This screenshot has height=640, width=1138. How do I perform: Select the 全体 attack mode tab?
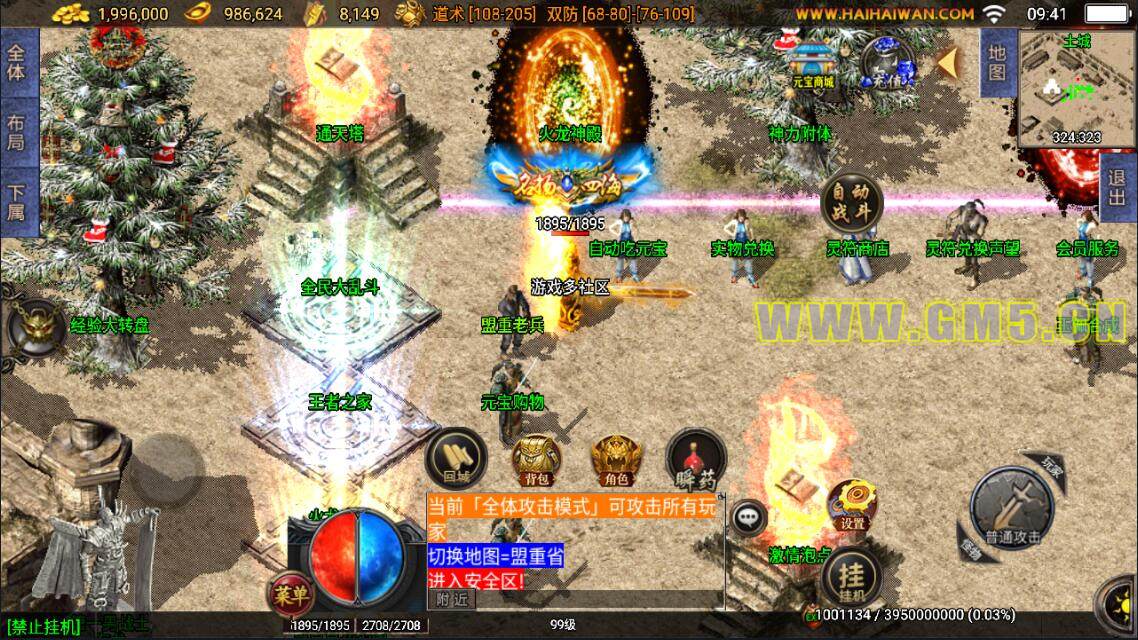point(16,62)
